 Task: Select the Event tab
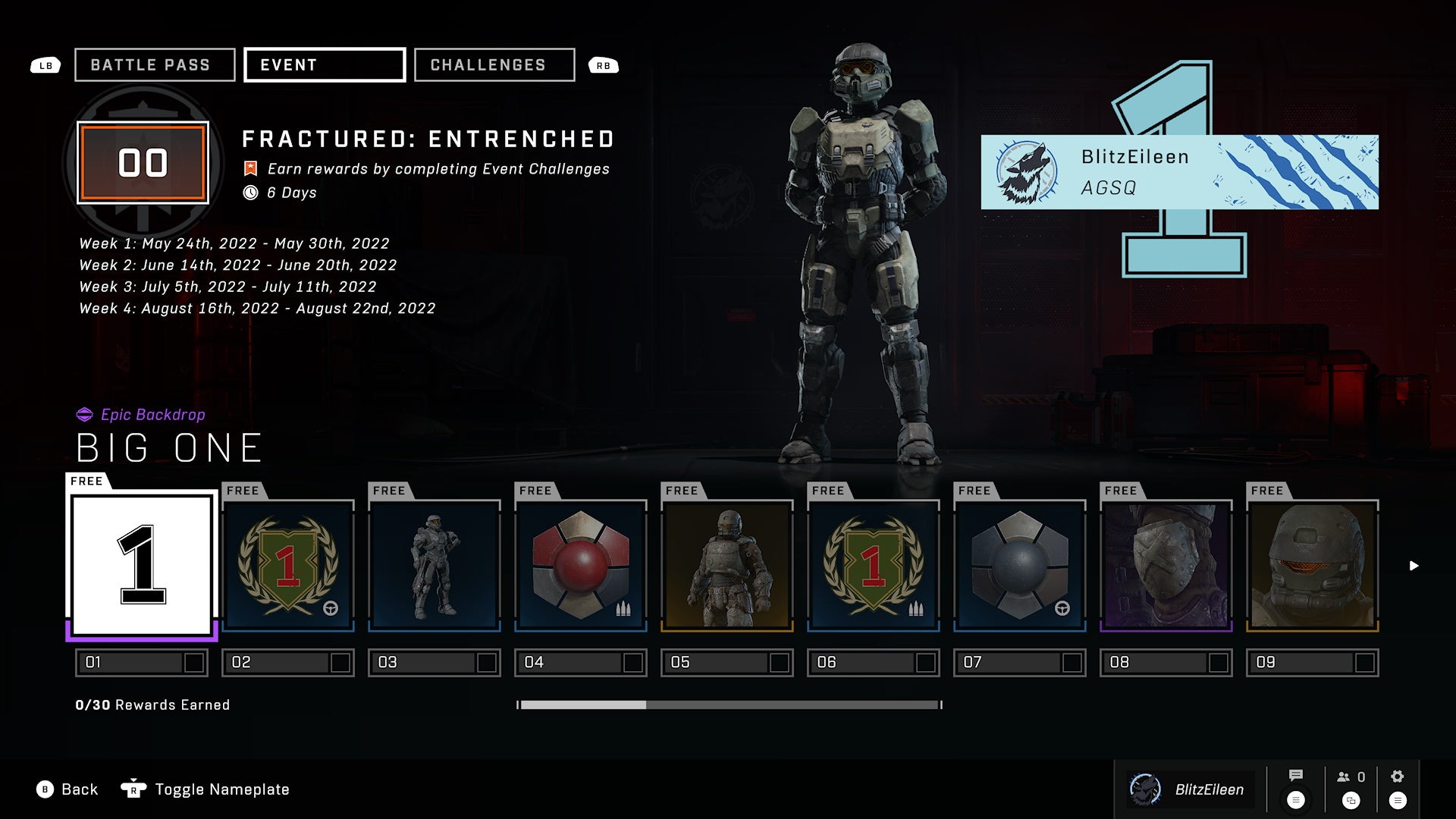[x=325, y=65]
